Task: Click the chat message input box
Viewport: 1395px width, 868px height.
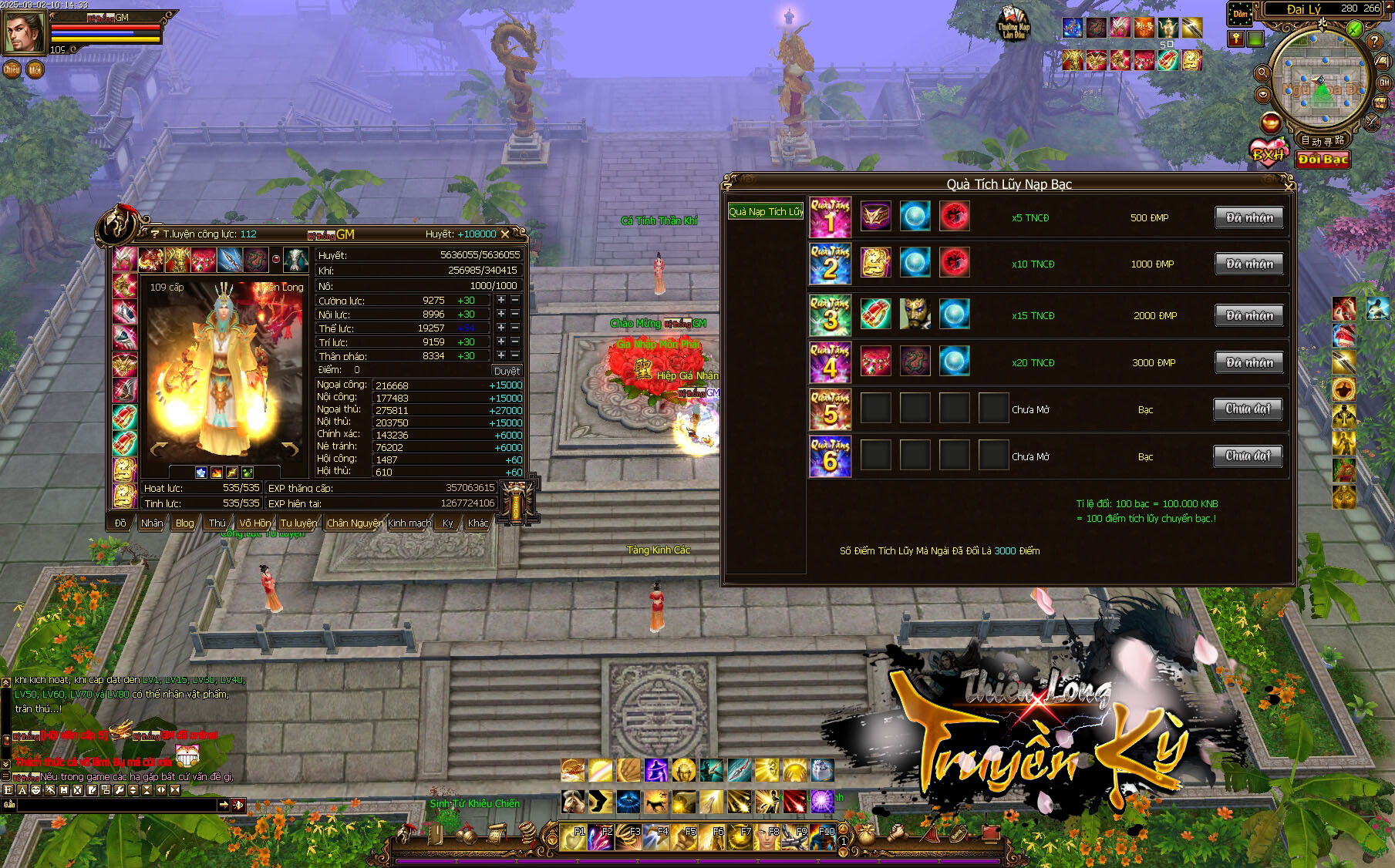Action: pyautogui.click(x=116, y=805)
